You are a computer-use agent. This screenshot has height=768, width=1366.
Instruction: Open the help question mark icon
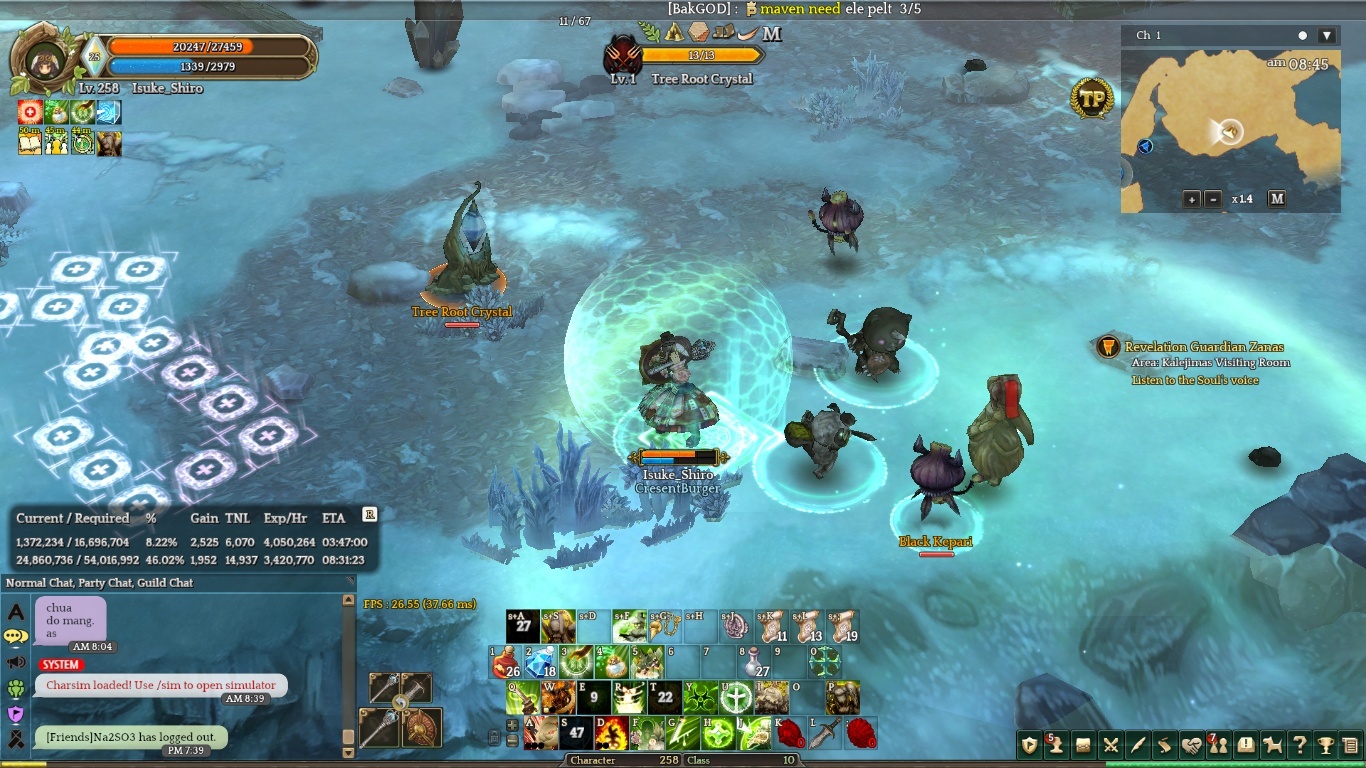[1299, 745]
